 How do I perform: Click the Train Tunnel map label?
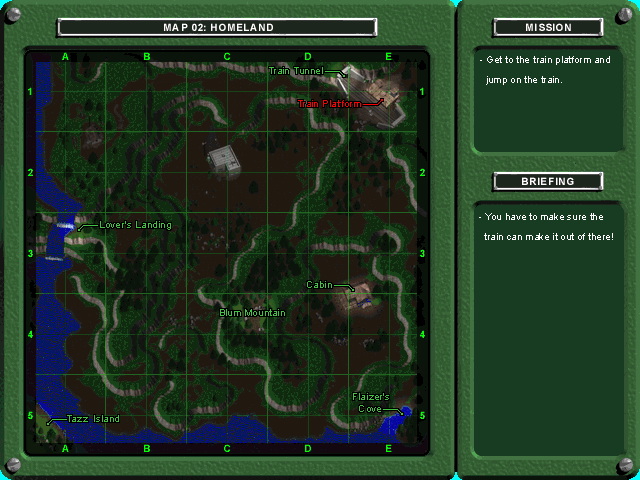[x=297, y=71]
